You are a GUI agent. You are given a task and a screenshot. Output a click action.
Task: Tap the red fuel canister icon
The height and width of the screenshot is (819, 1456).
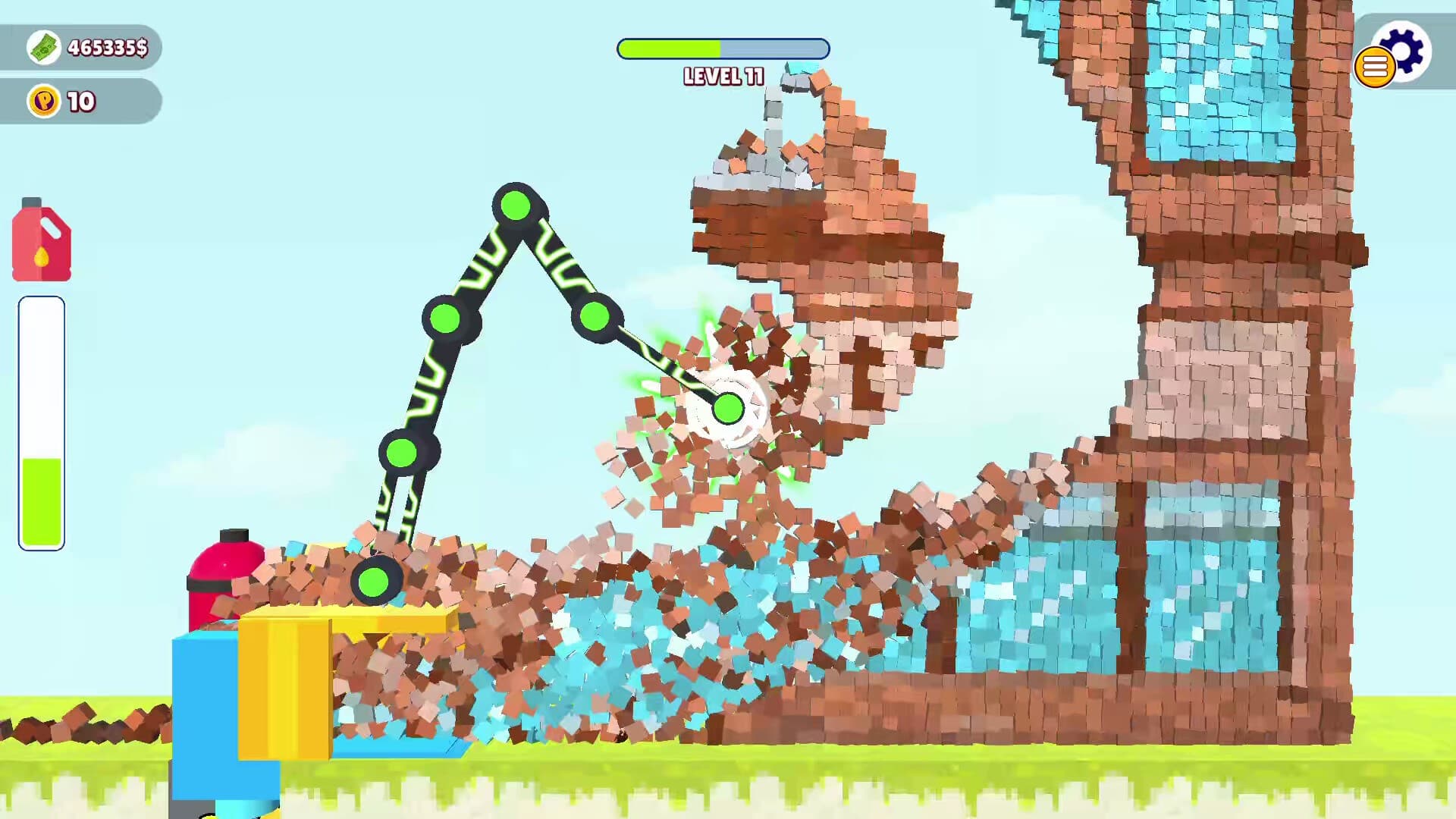pyautogui.click(x=41, y=241)
